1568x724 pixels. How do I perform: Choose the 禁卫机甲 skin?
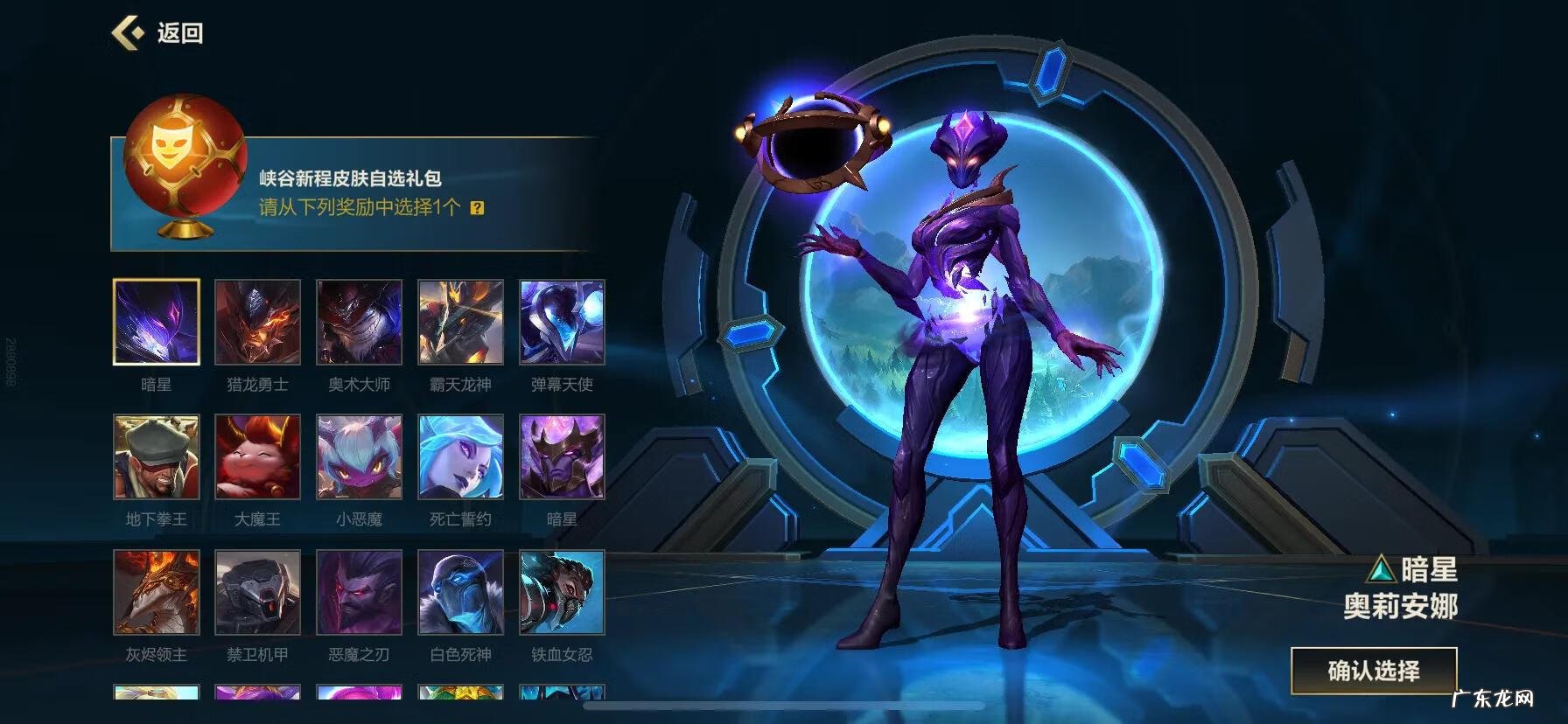[257, 592]
